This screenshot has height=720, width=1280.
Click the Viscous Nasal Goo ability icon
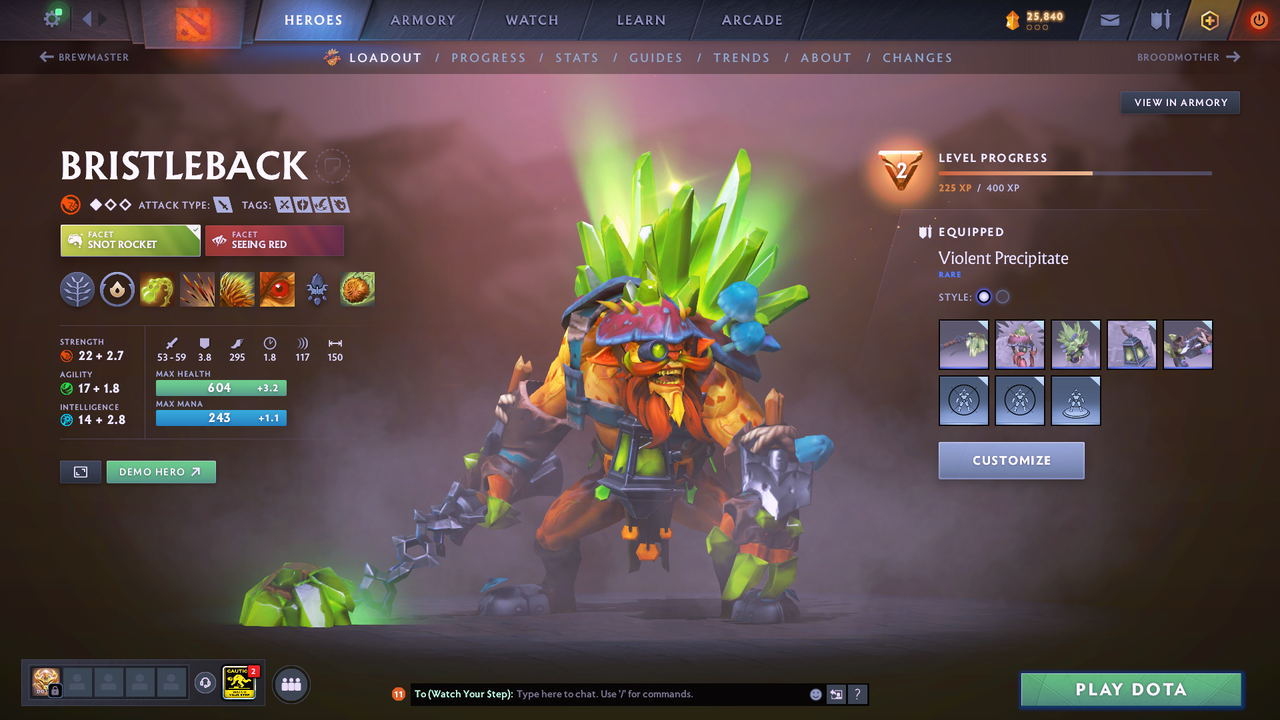pos(157,289)
